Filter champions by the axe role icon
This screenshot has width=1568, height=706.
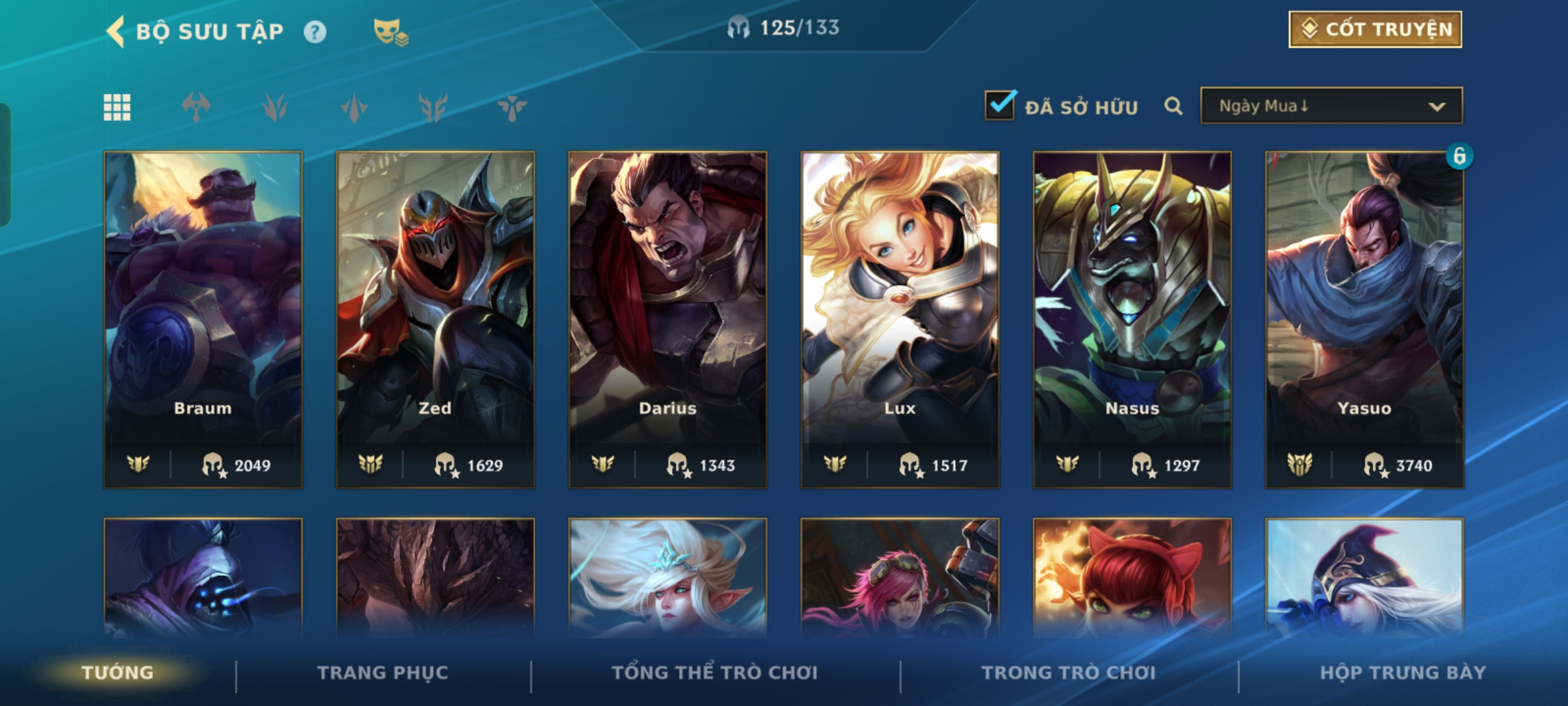coord(196,107)
